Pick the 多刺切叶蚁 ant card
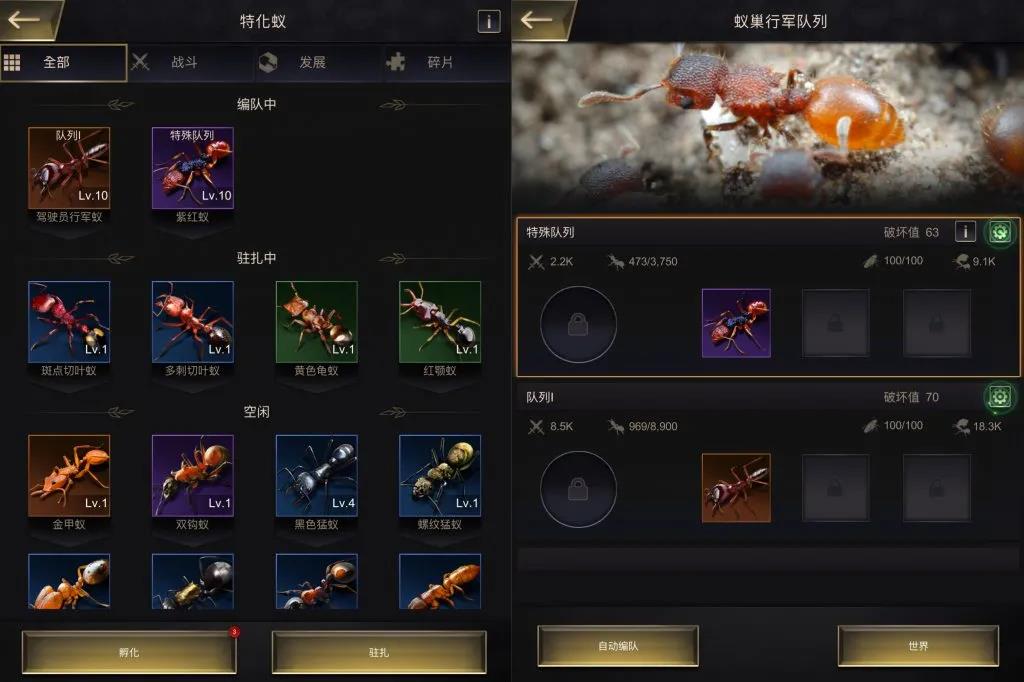The width and height of the screenshot is (1024, 682). (x=193, y=321)
